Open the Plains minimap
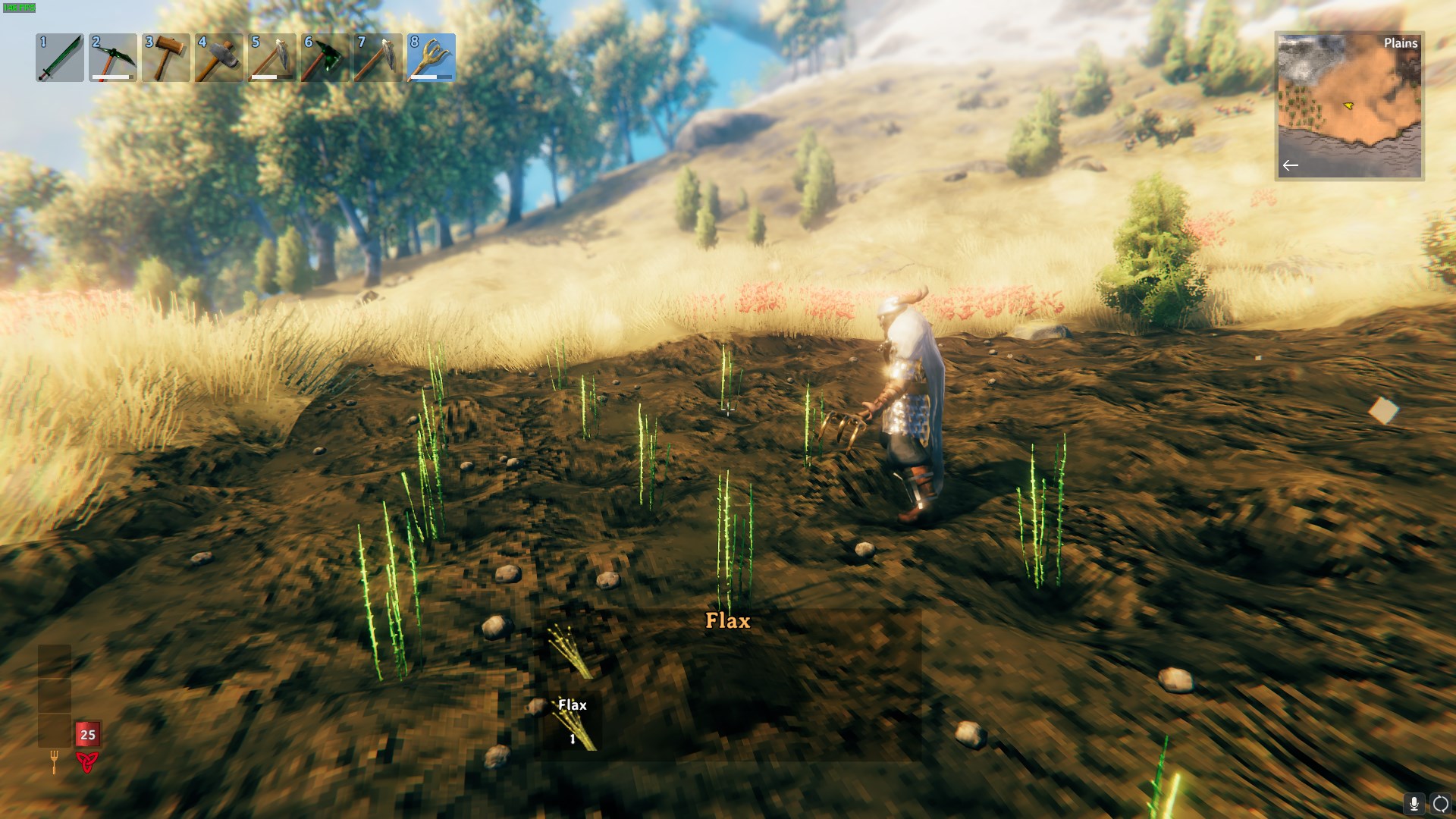This screenshot has width=1456, height=819. click(x=1349, y=105)
